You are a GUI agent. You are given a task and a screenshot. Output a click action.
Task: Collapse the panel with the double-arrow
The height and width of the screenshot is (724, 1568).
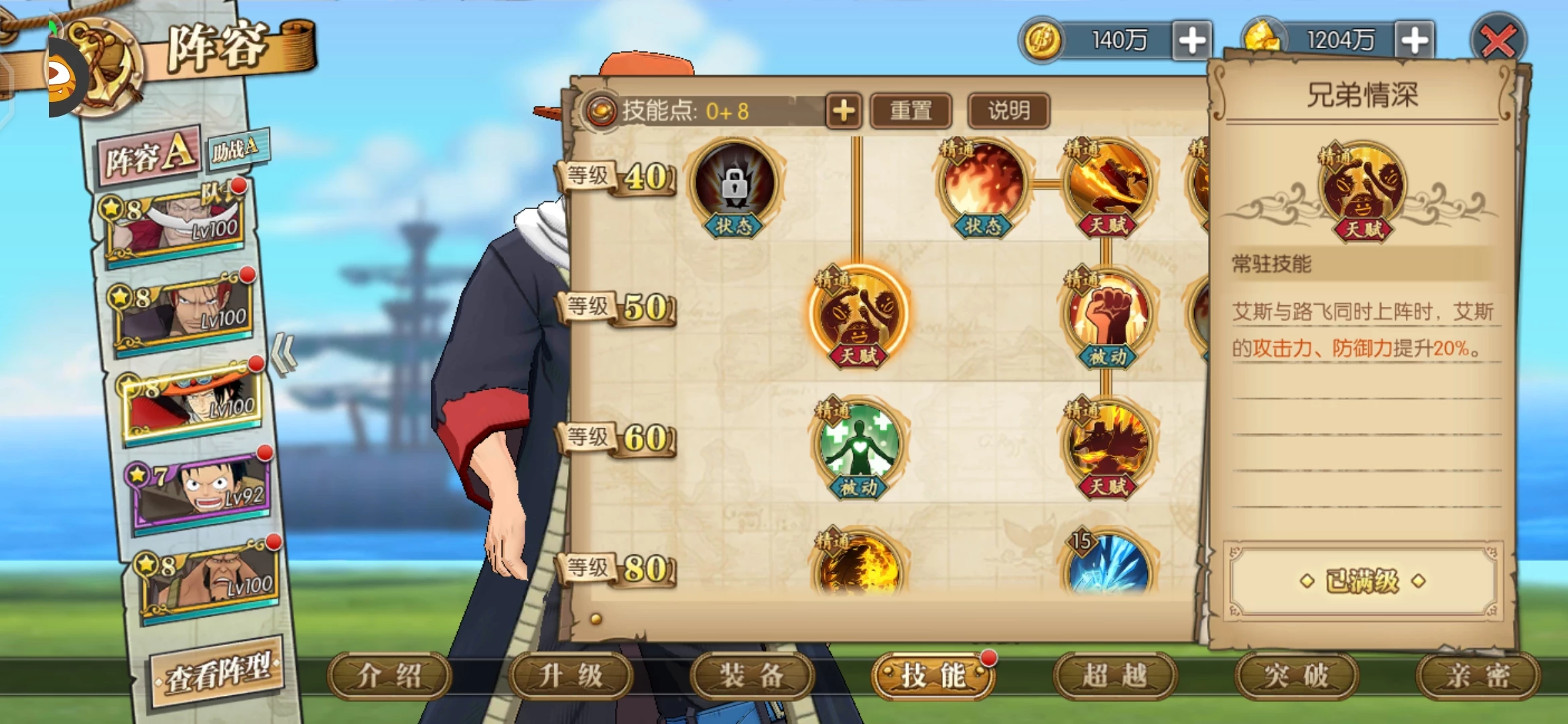[283, 354]
